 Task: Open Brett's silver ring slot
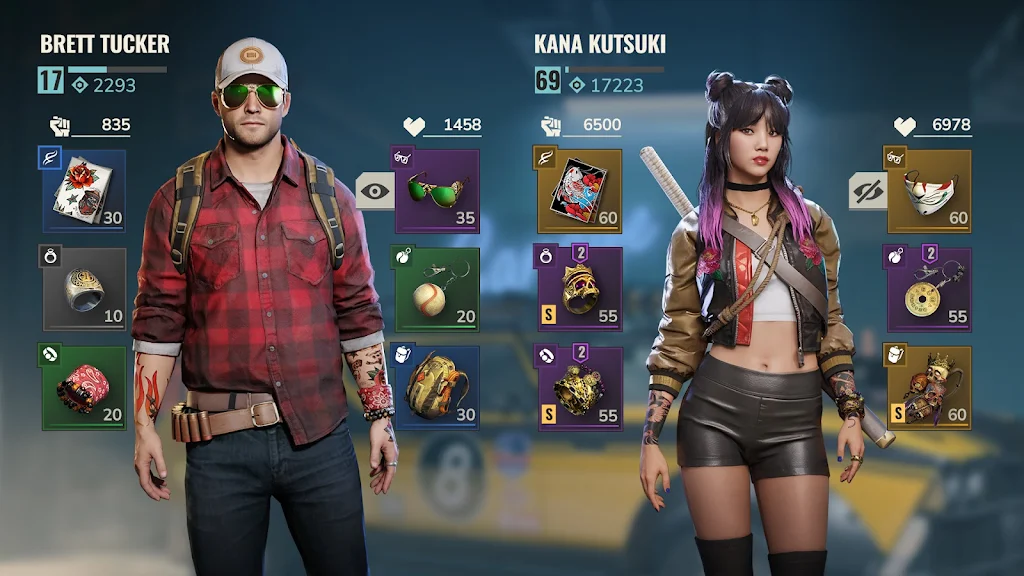tap(85, 289)
